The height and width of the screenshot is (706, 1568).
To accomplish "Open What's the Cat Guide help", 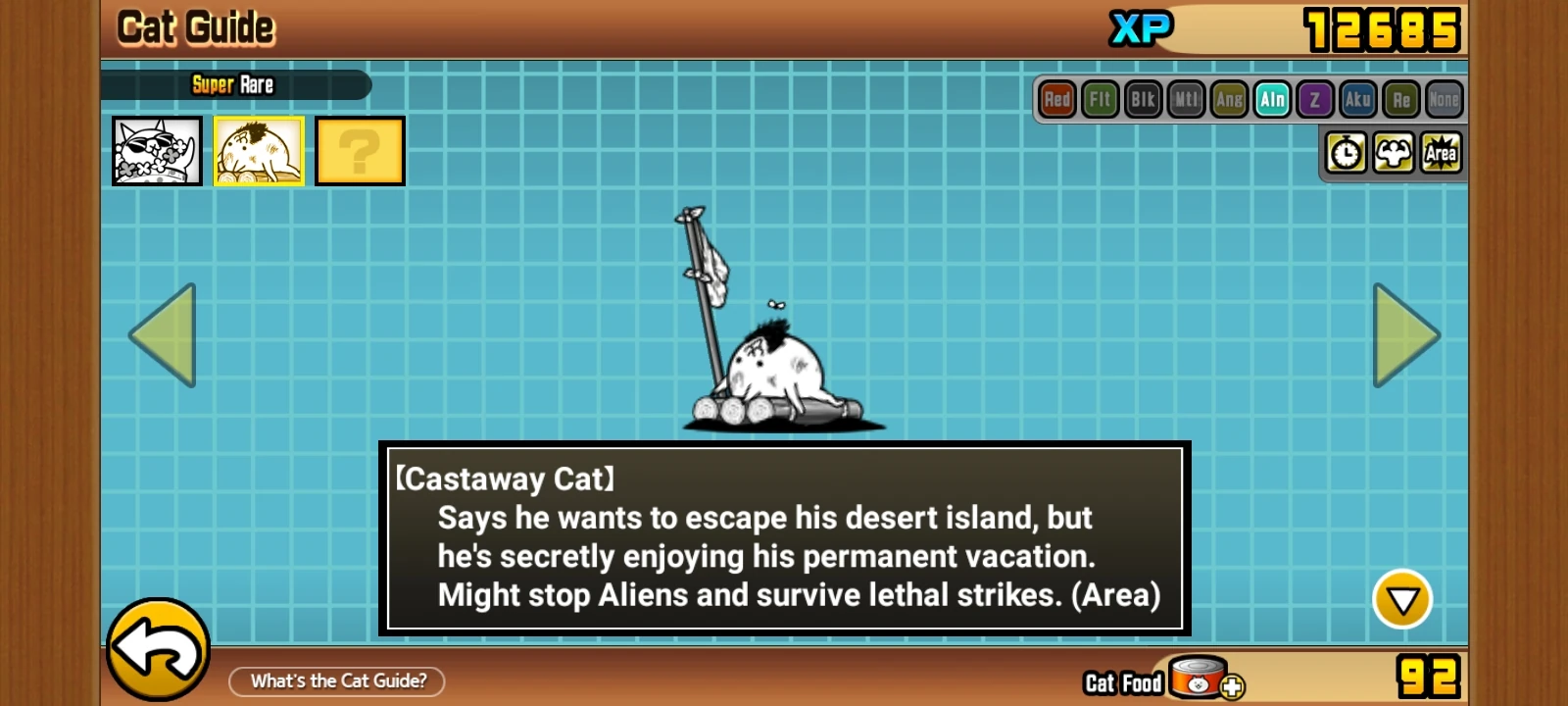I will (x=337, y=680).
